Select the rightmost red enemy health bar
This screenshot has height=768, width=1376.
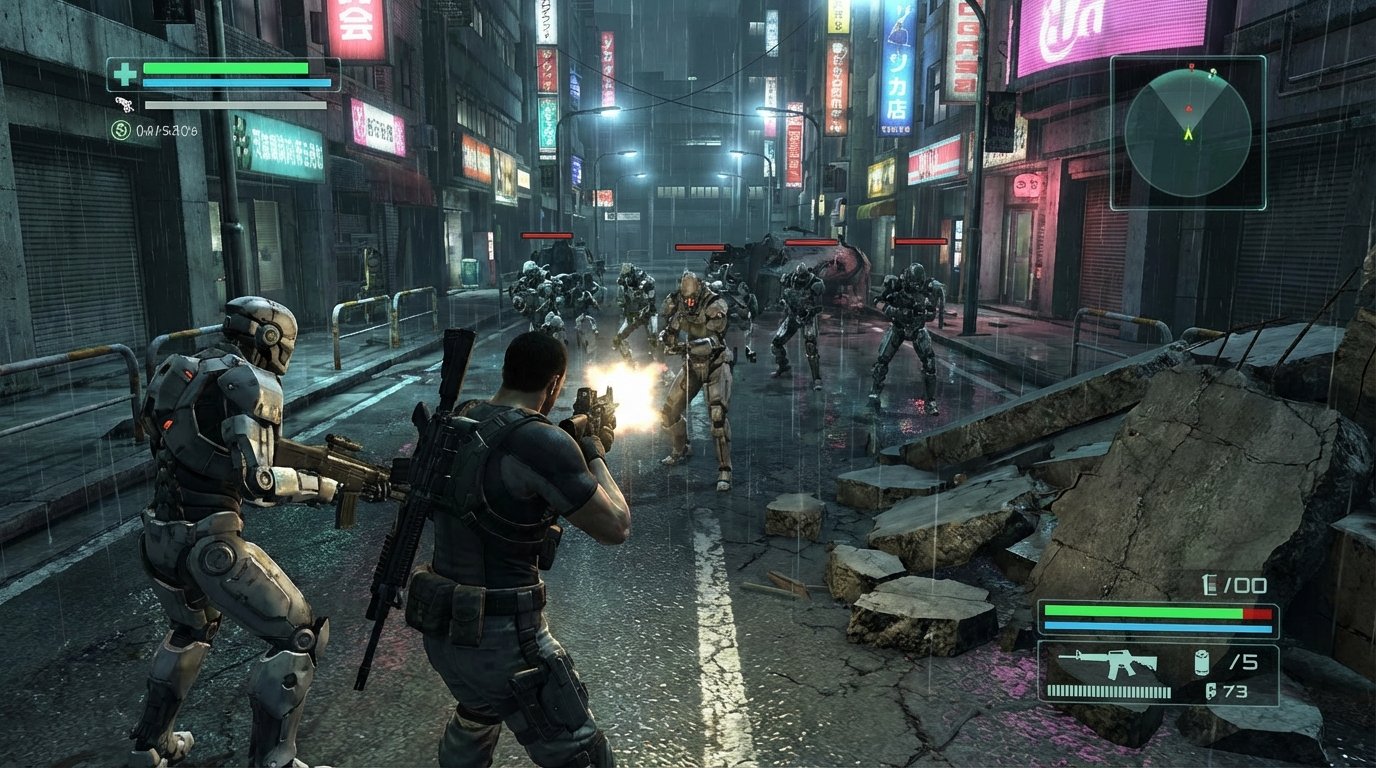point(920,241)
